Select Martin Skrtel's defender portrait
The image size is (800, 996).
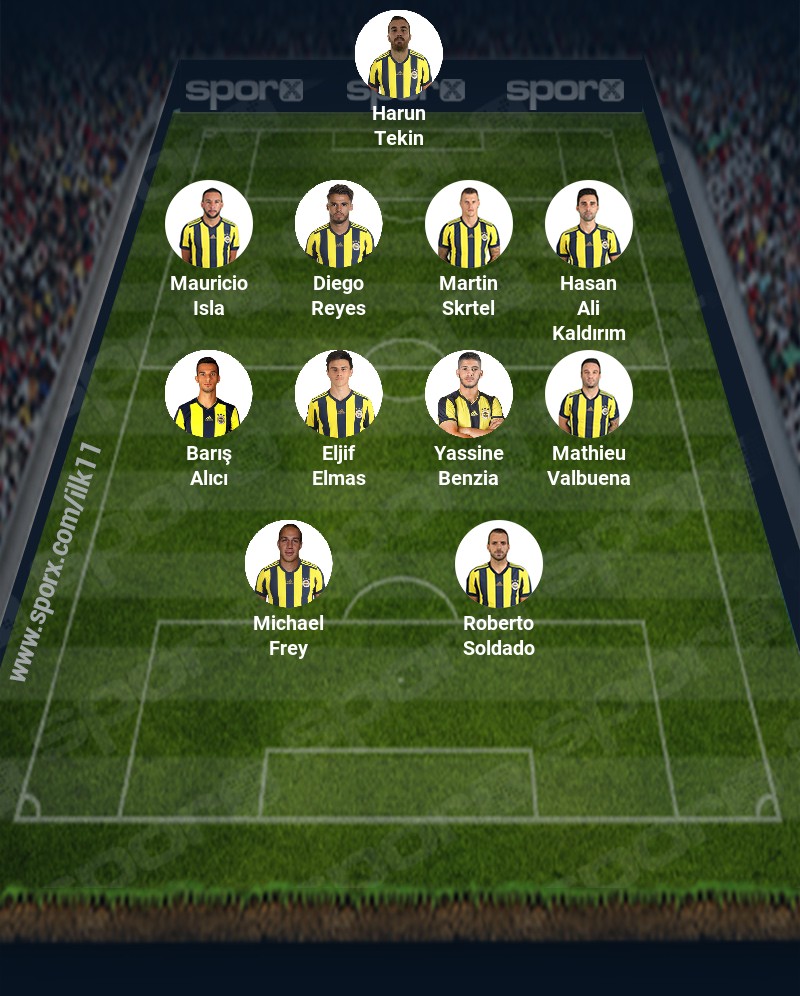[469, 224]
